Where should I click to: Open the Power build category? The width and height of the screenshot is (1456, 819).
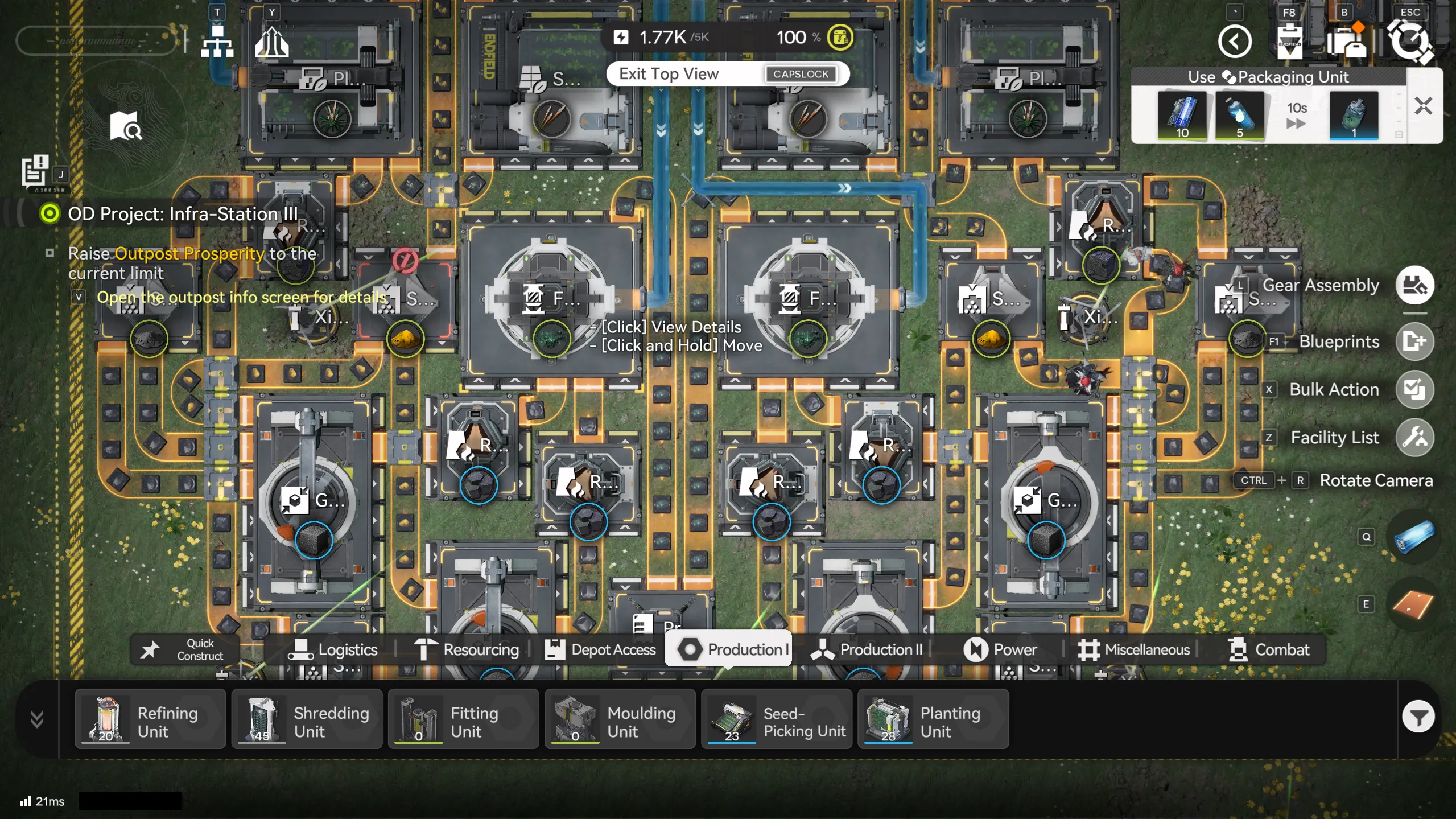pos(1000,649)
